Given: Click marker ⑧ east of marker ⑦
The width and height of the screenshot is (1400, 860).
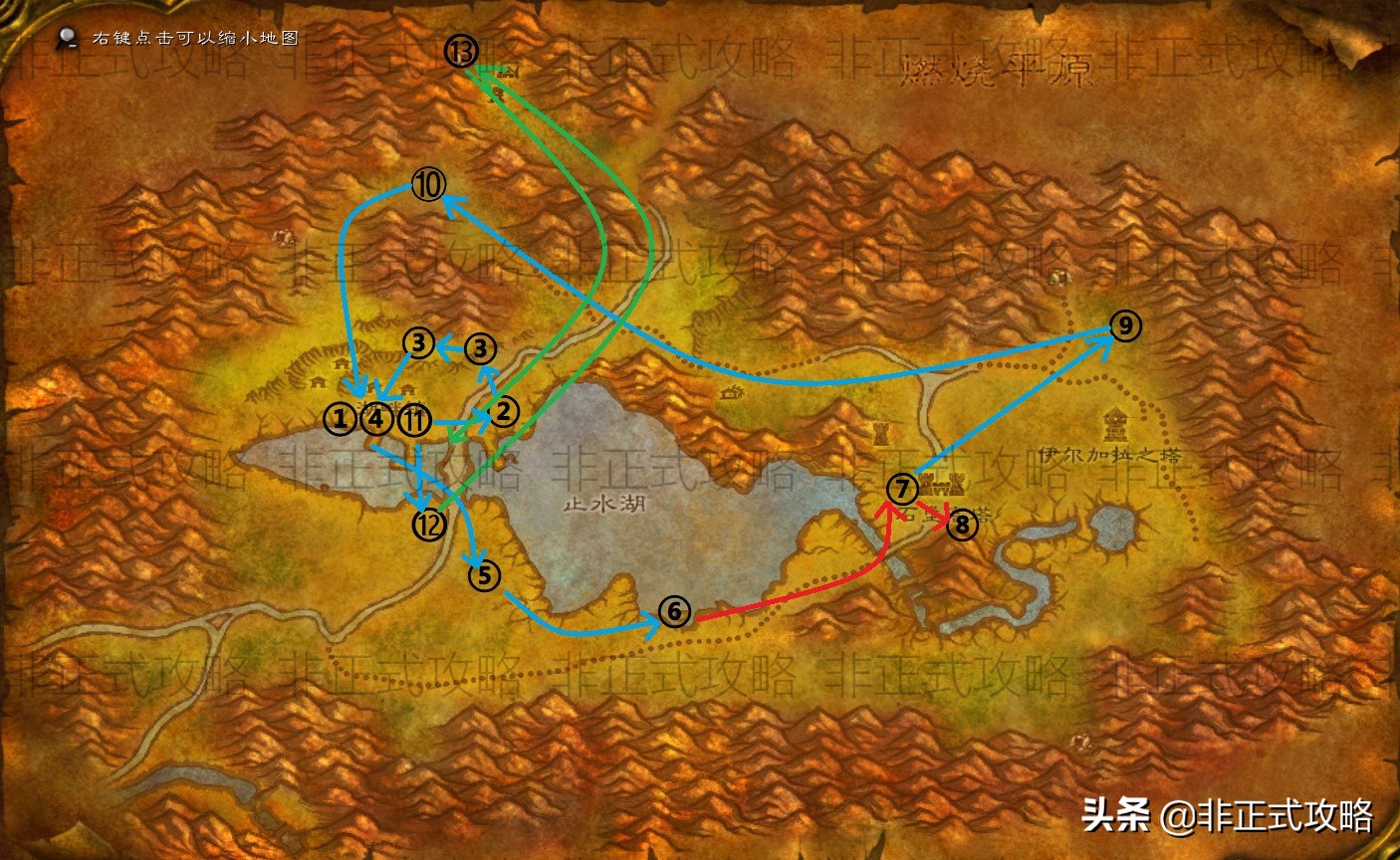Looking at the screenshot, I should click(x=962, y=527).
